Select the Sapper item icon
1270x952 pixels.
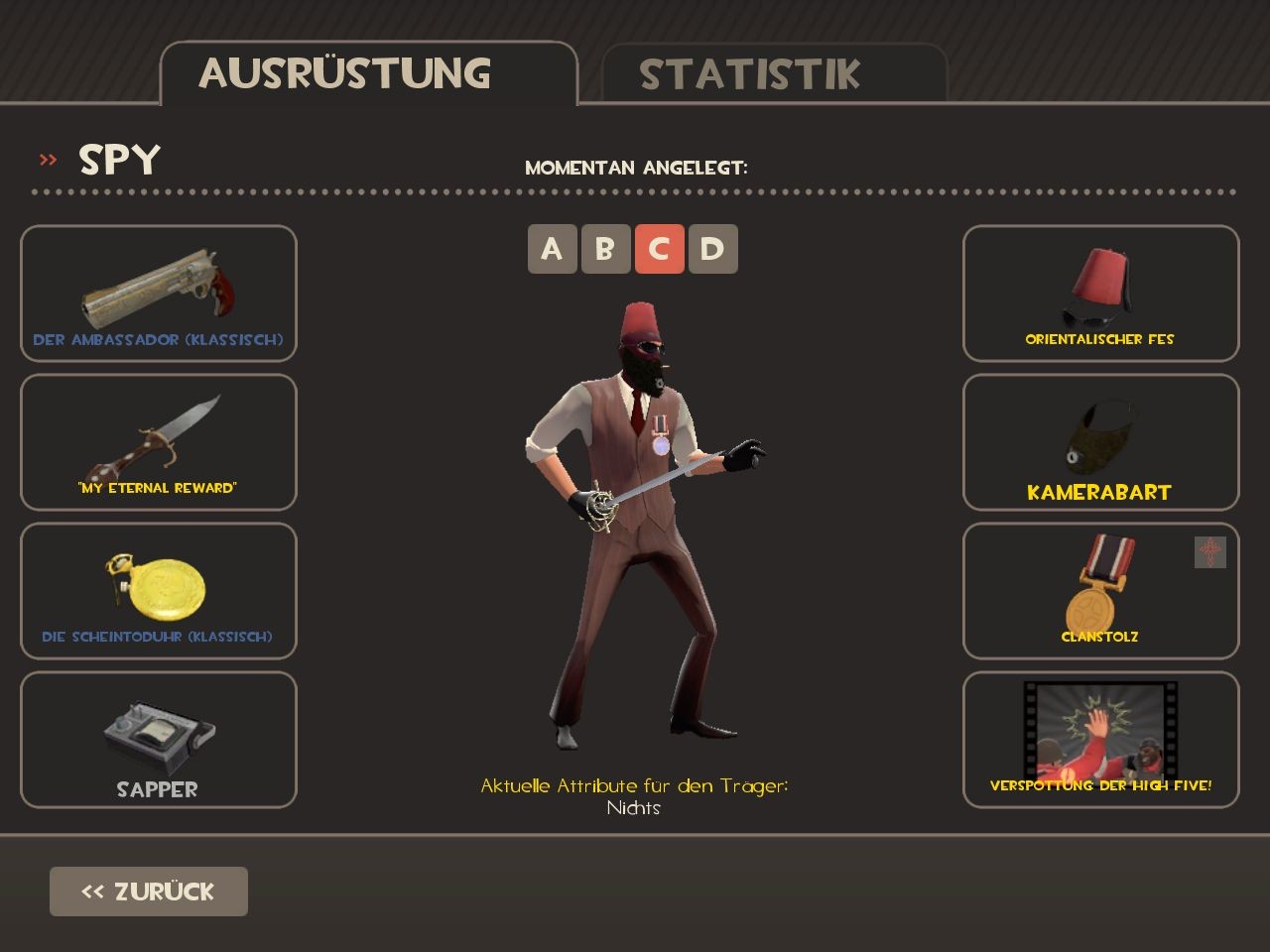point(157,734)
